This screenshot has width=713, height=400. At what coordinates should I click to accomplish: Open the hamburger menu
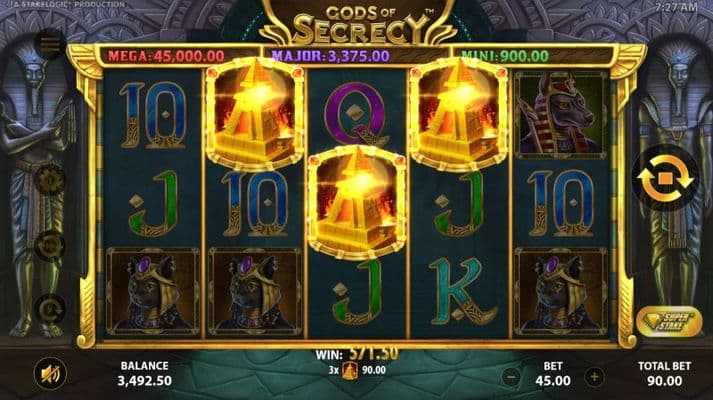[x=49, y=44]
